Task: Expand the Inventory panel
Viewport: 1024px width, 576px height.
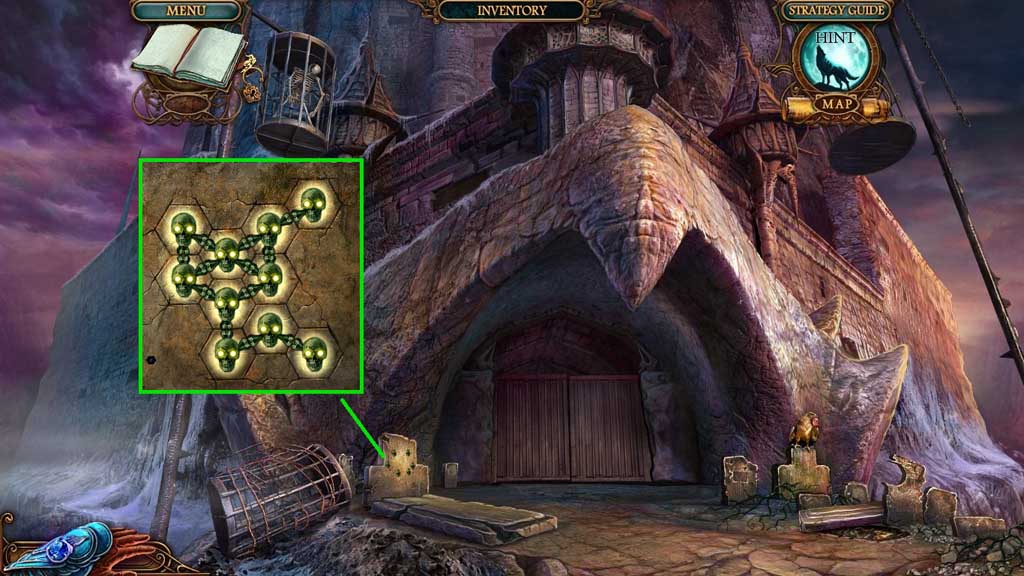Action: pos(512,11)
